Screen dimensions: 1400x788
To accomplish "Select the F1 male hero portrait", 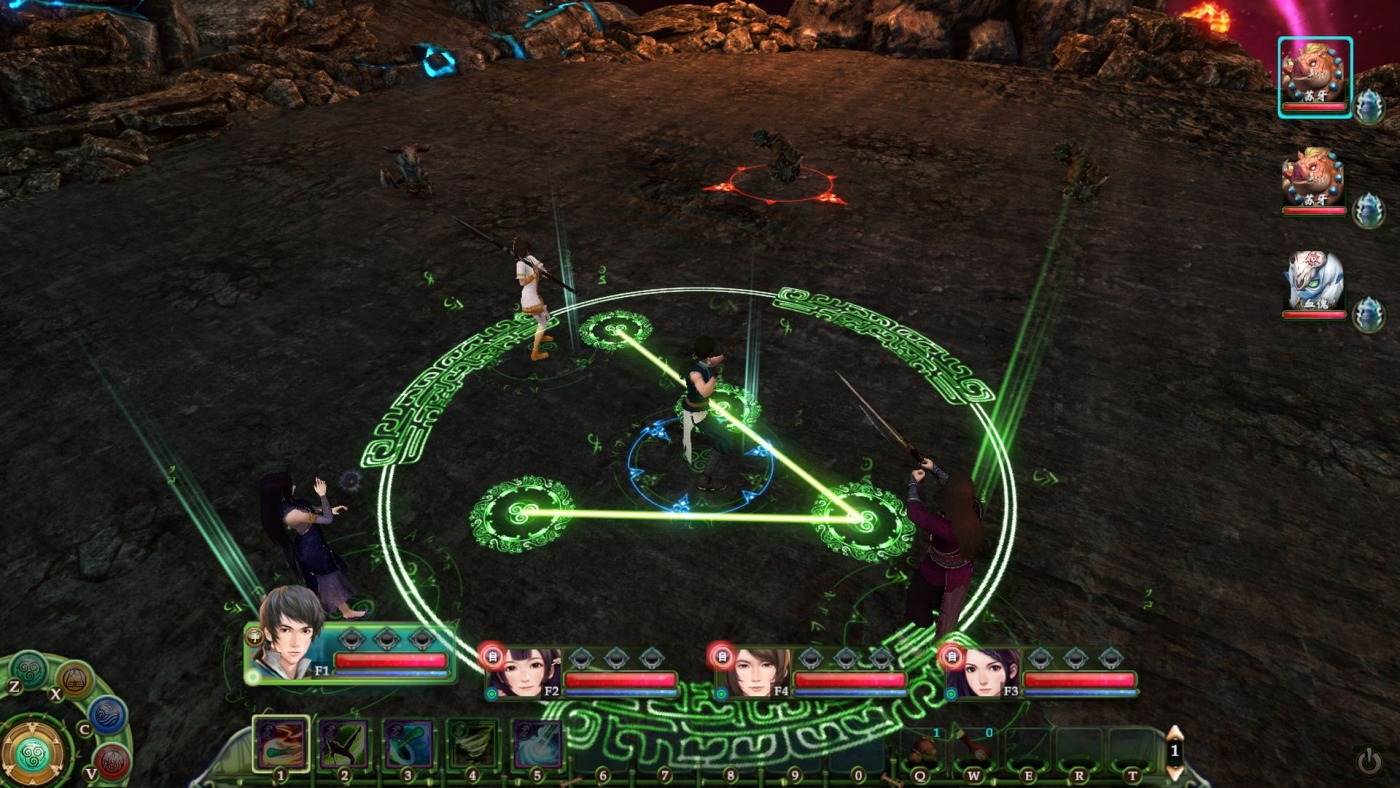I will [x=291, y=633].
